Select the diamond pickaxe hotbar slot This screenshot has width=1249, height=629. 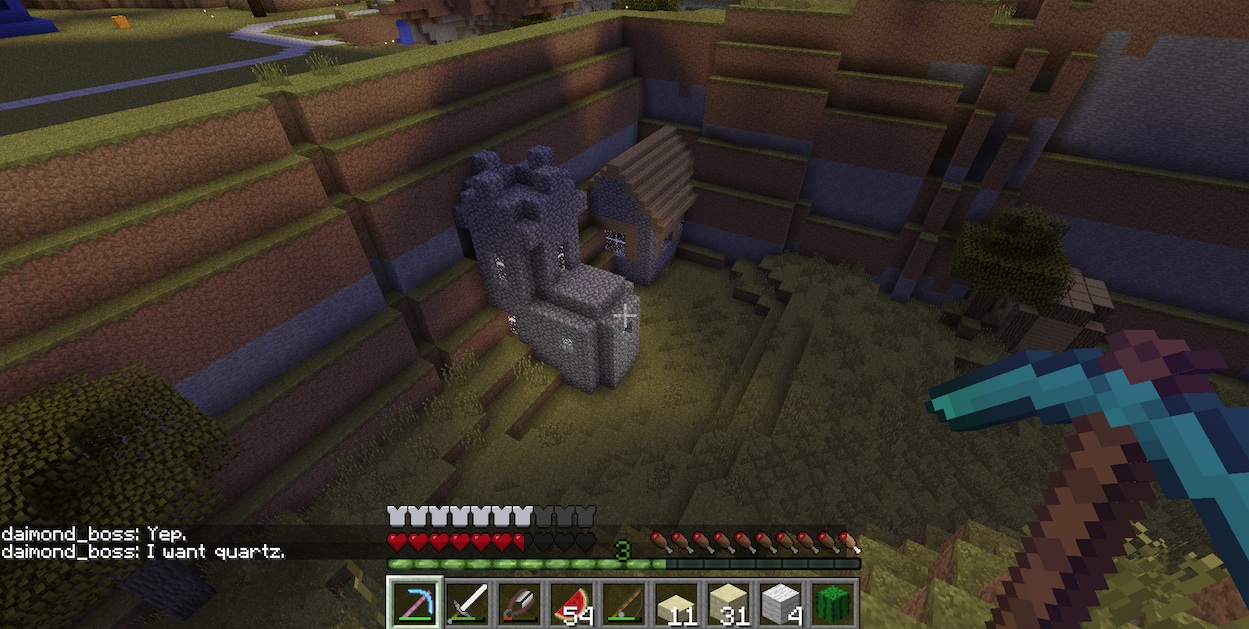[413, 603]
